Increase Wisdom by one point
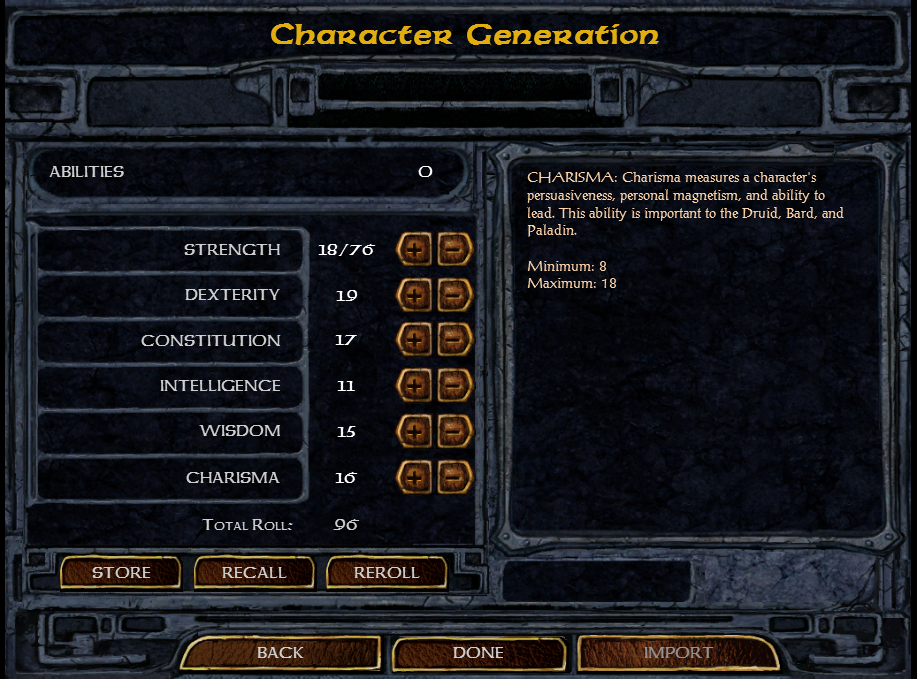Viewport: 917px width, 679px height. coord(414,431)
